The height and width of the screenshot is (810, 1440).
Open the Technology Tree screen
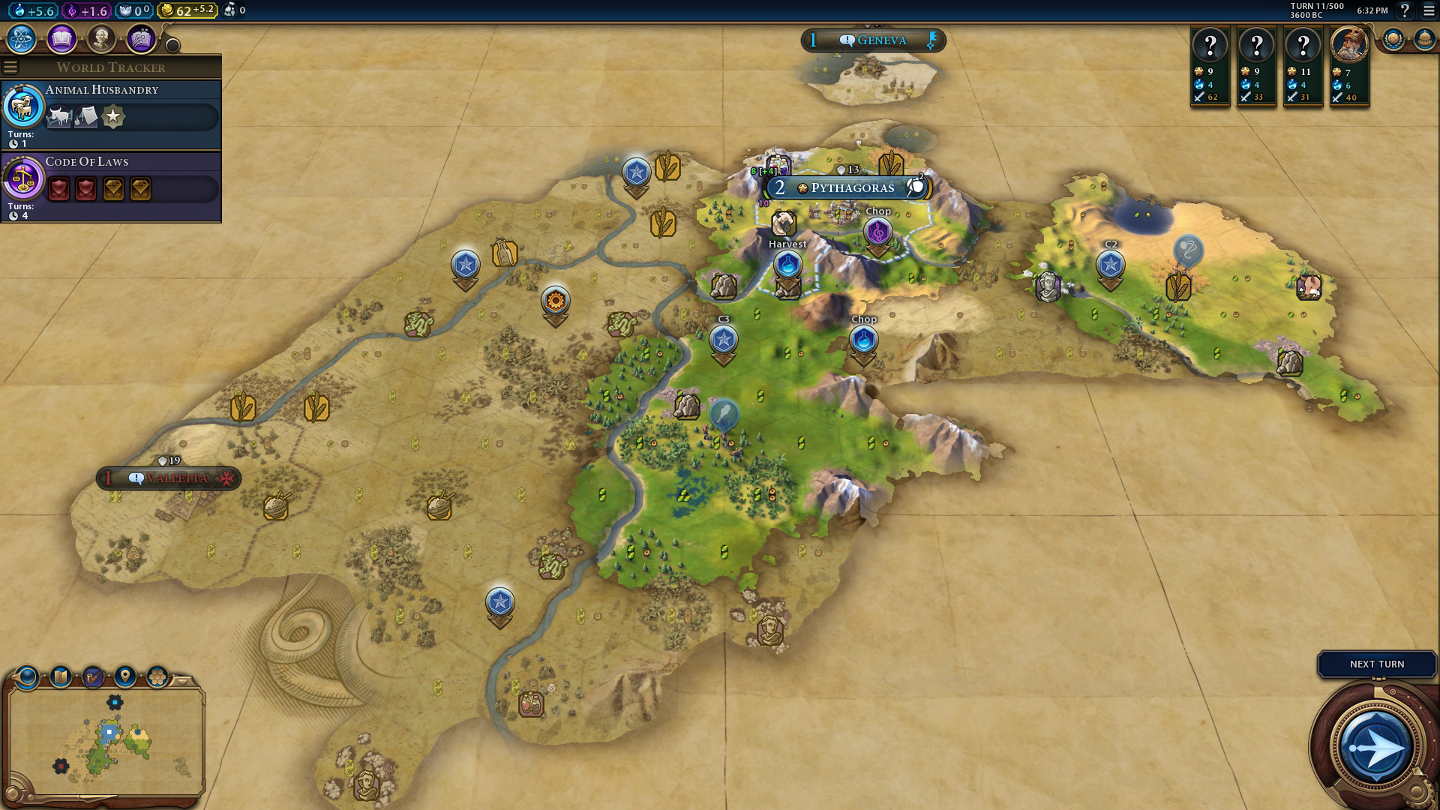22,39
